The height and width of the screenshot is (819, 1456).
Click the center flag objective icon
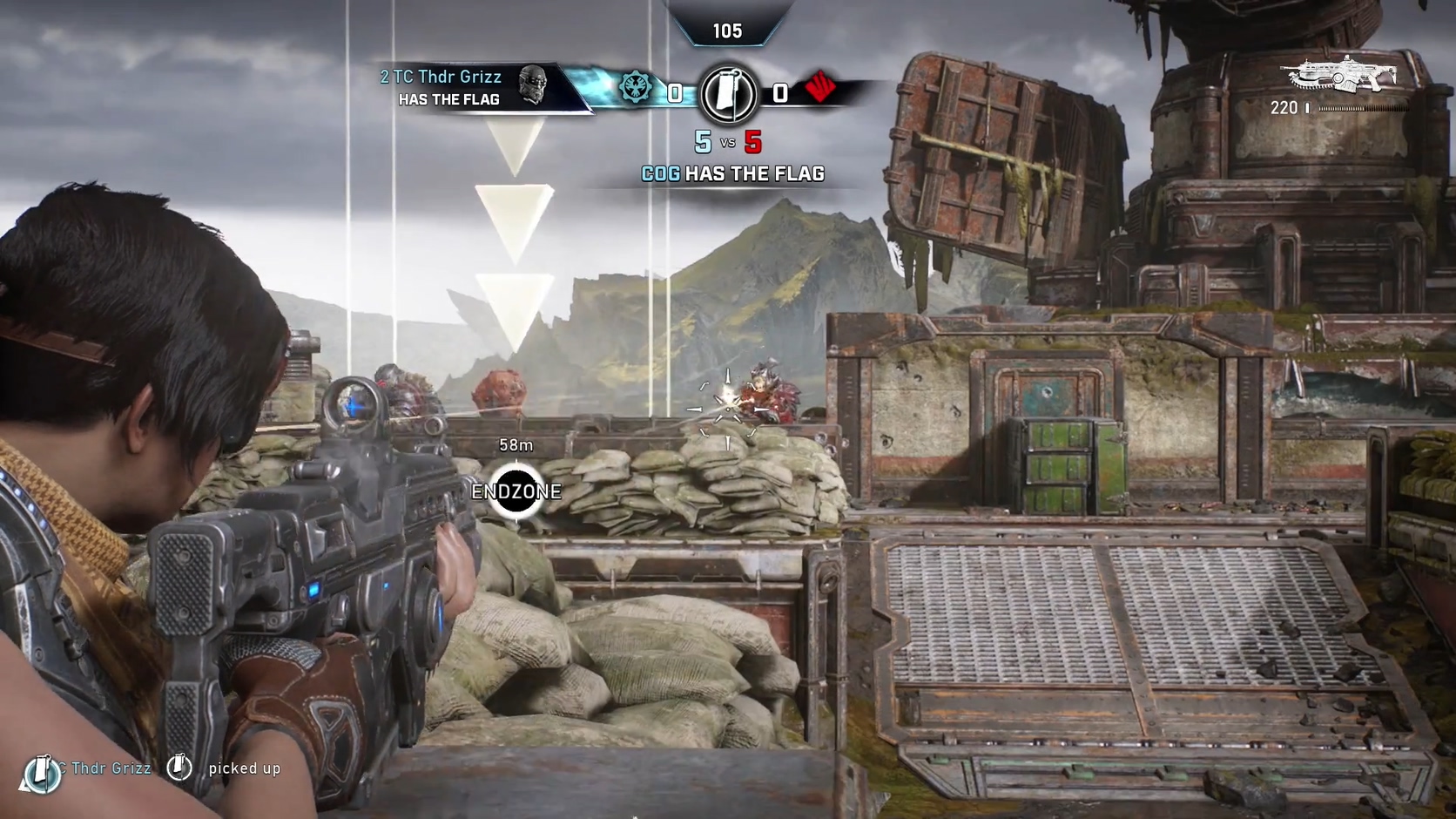coord(728,92)
